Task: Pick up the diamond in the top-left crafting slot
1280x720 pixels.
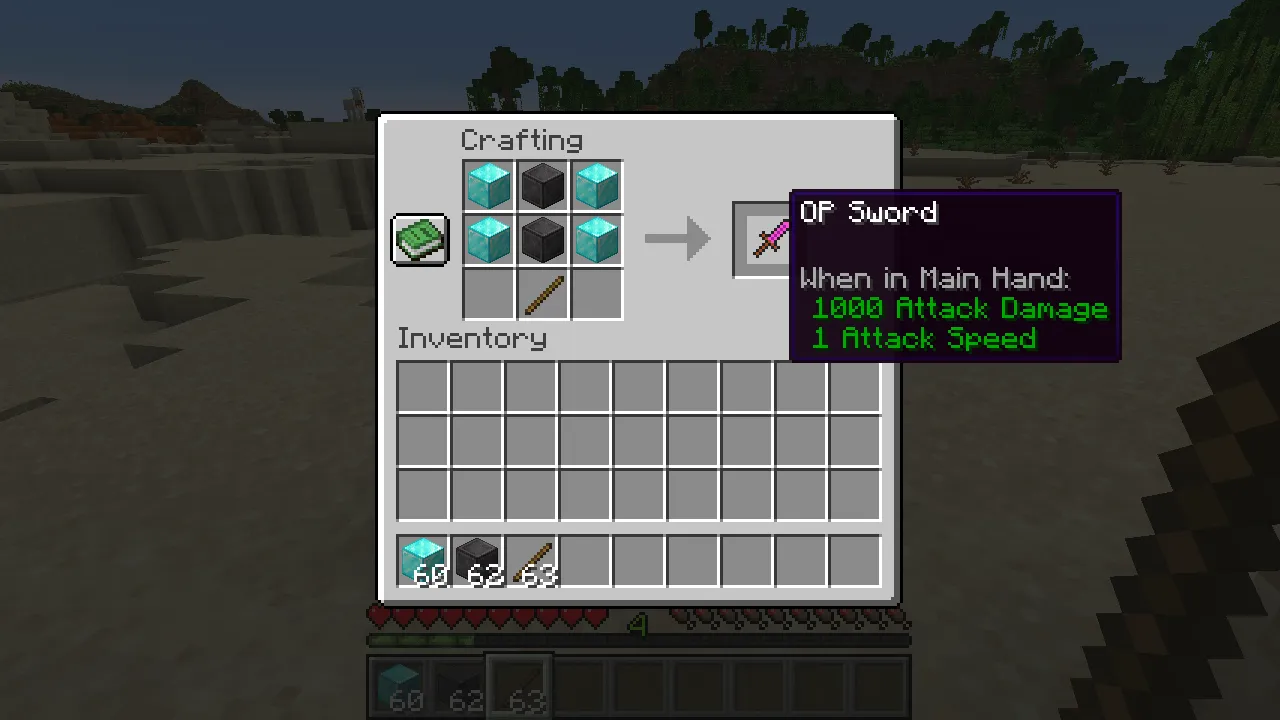Action: point(488,184)
